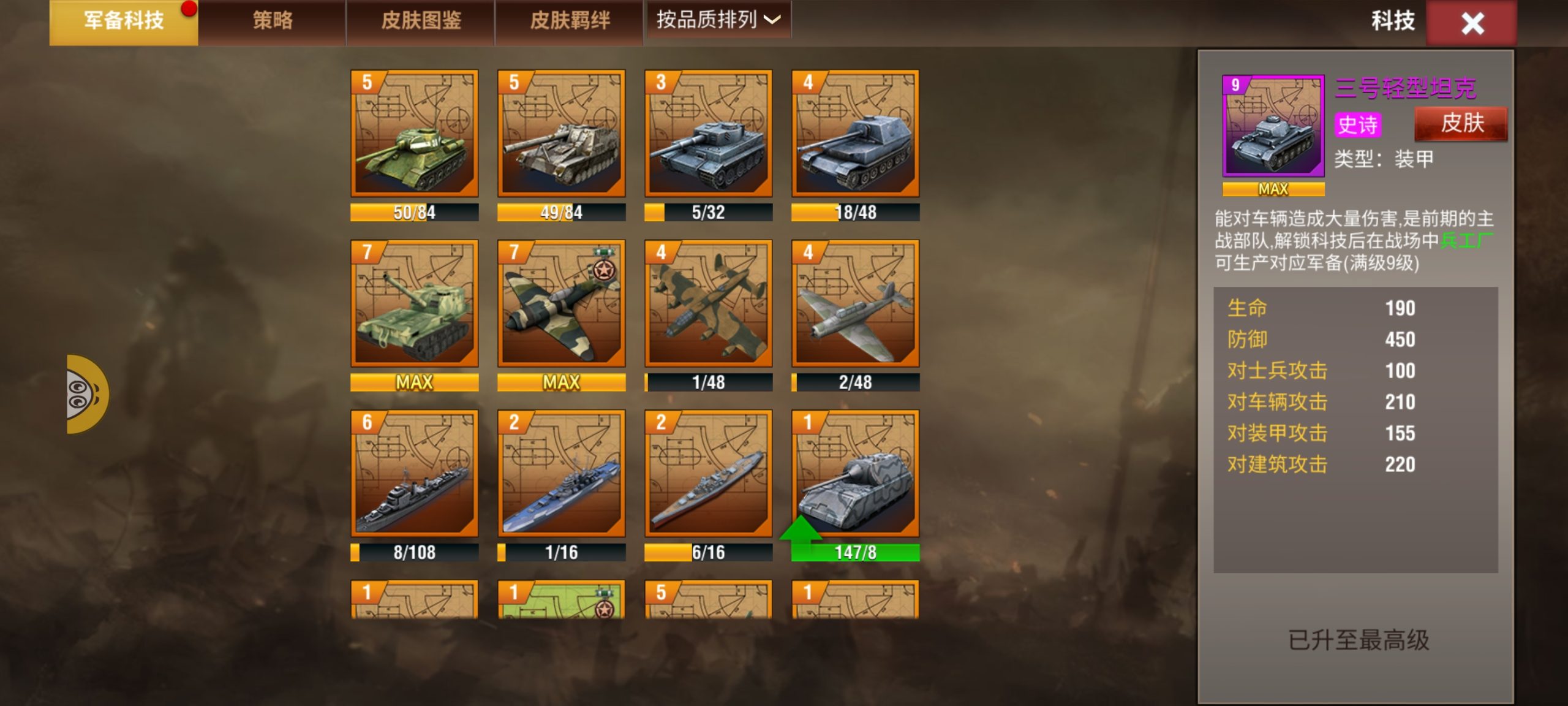The width and height of the screenshot is (1568, 706).
Task: Select the MAX camo artillery card
Action: click(415, 304)
